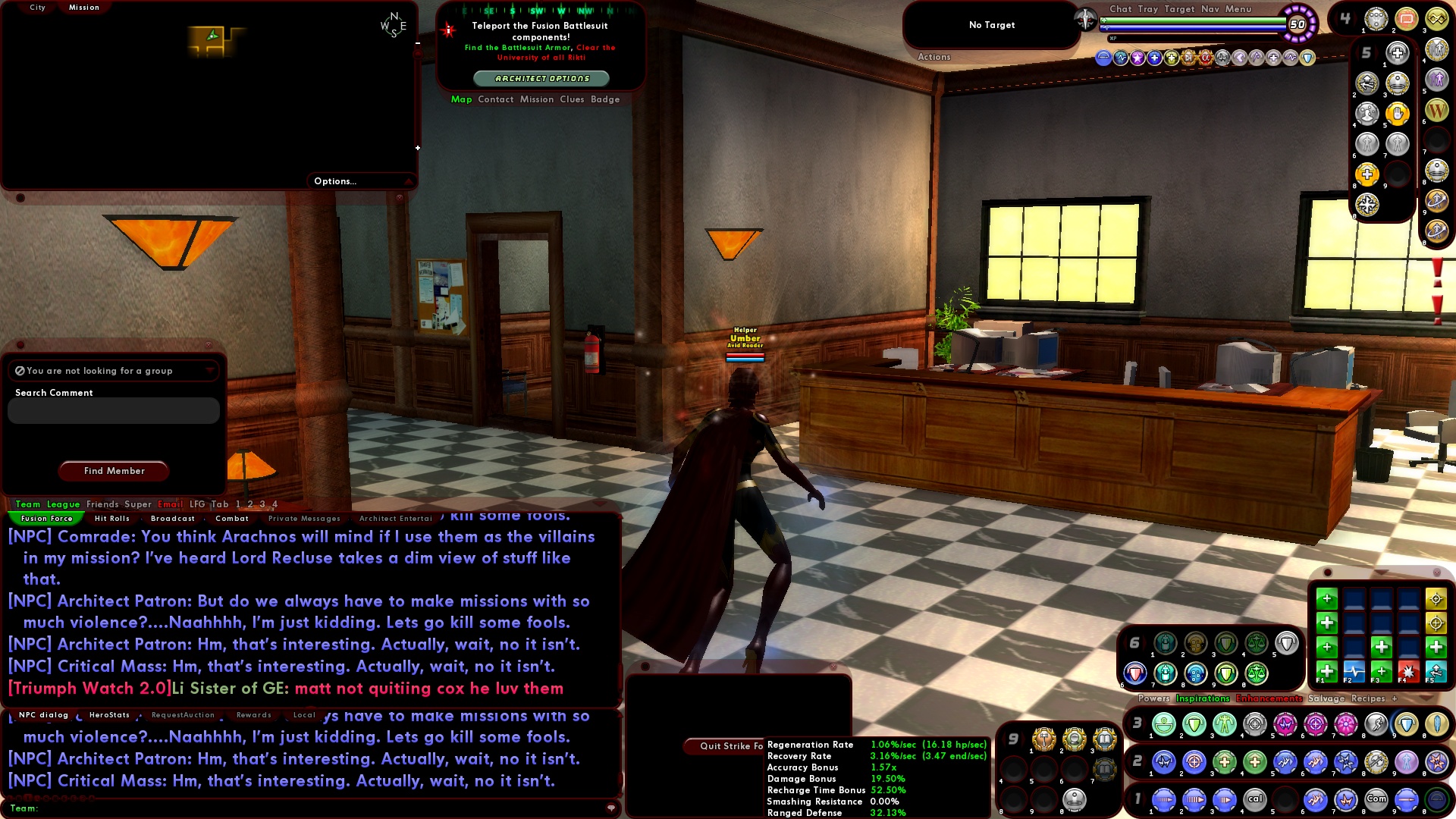Image resolution: width=1456 pixels, height=819 pixels.
Task: Open the group search status dropdown
Action: (210, 370)
